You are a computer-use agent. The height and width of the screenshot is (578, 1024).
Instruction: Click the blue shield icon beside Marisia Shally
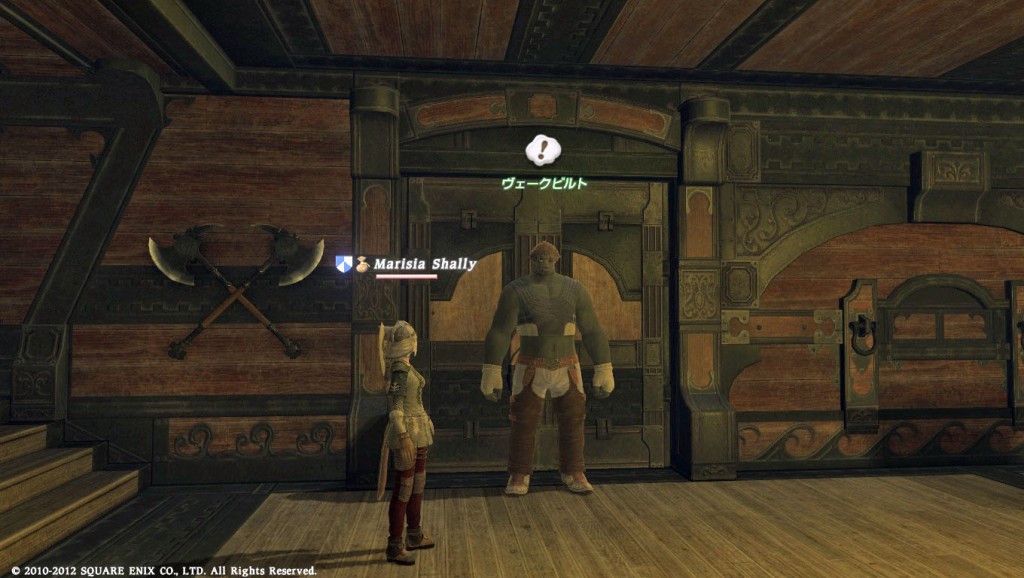(x=344, y=264)
